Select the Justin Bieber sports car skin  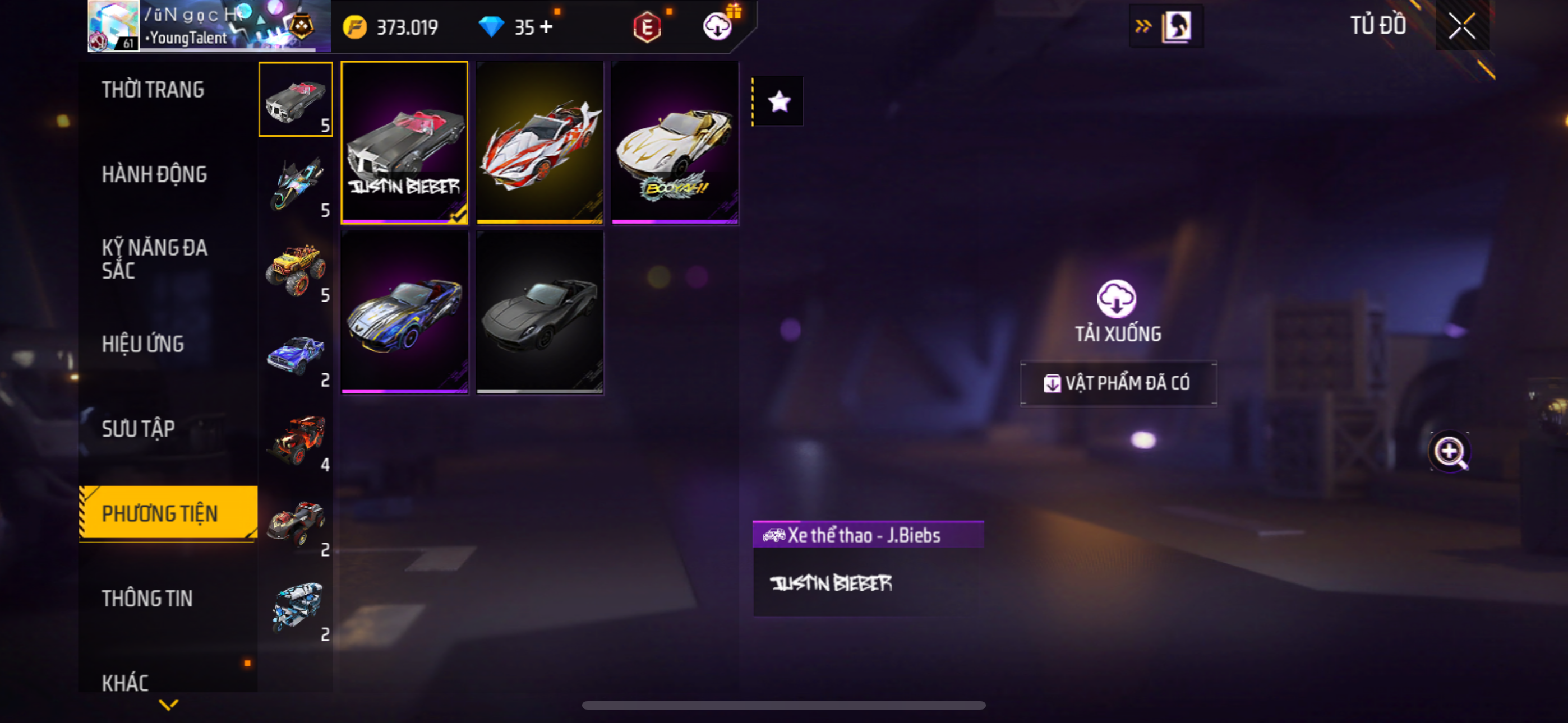404,142
